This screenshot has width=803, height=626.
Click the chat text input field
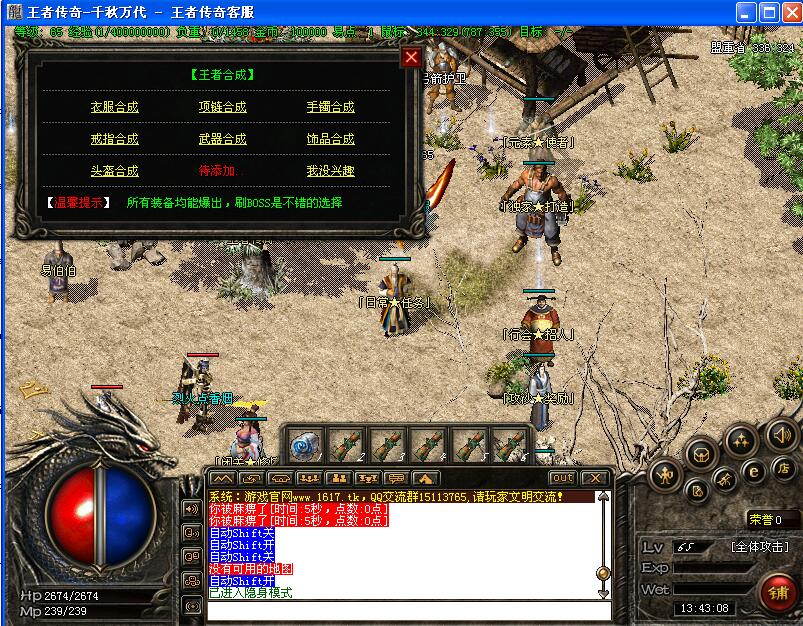[408, 610]
